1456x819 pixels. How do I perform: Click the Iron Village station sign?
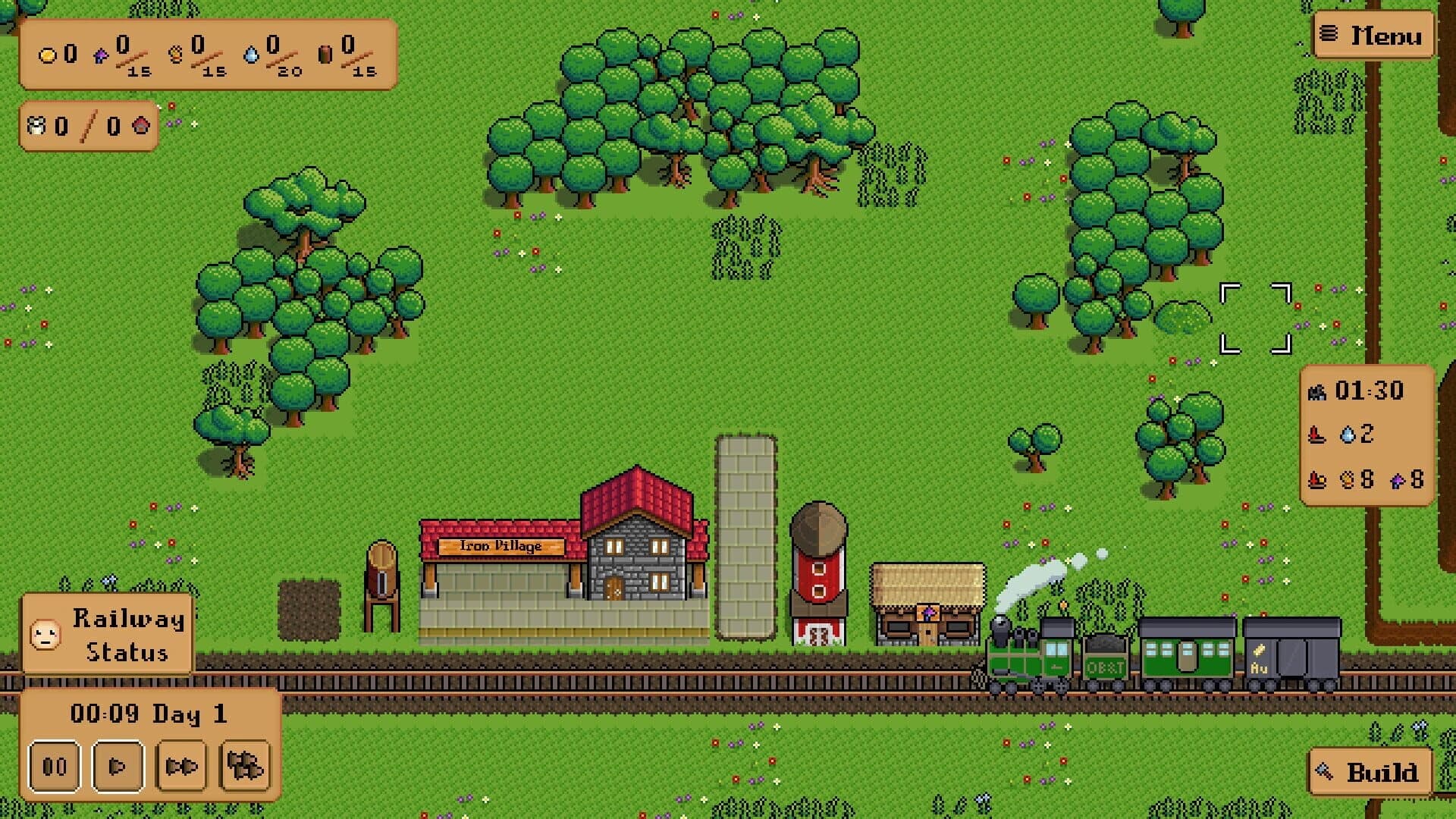coord(502,547)
